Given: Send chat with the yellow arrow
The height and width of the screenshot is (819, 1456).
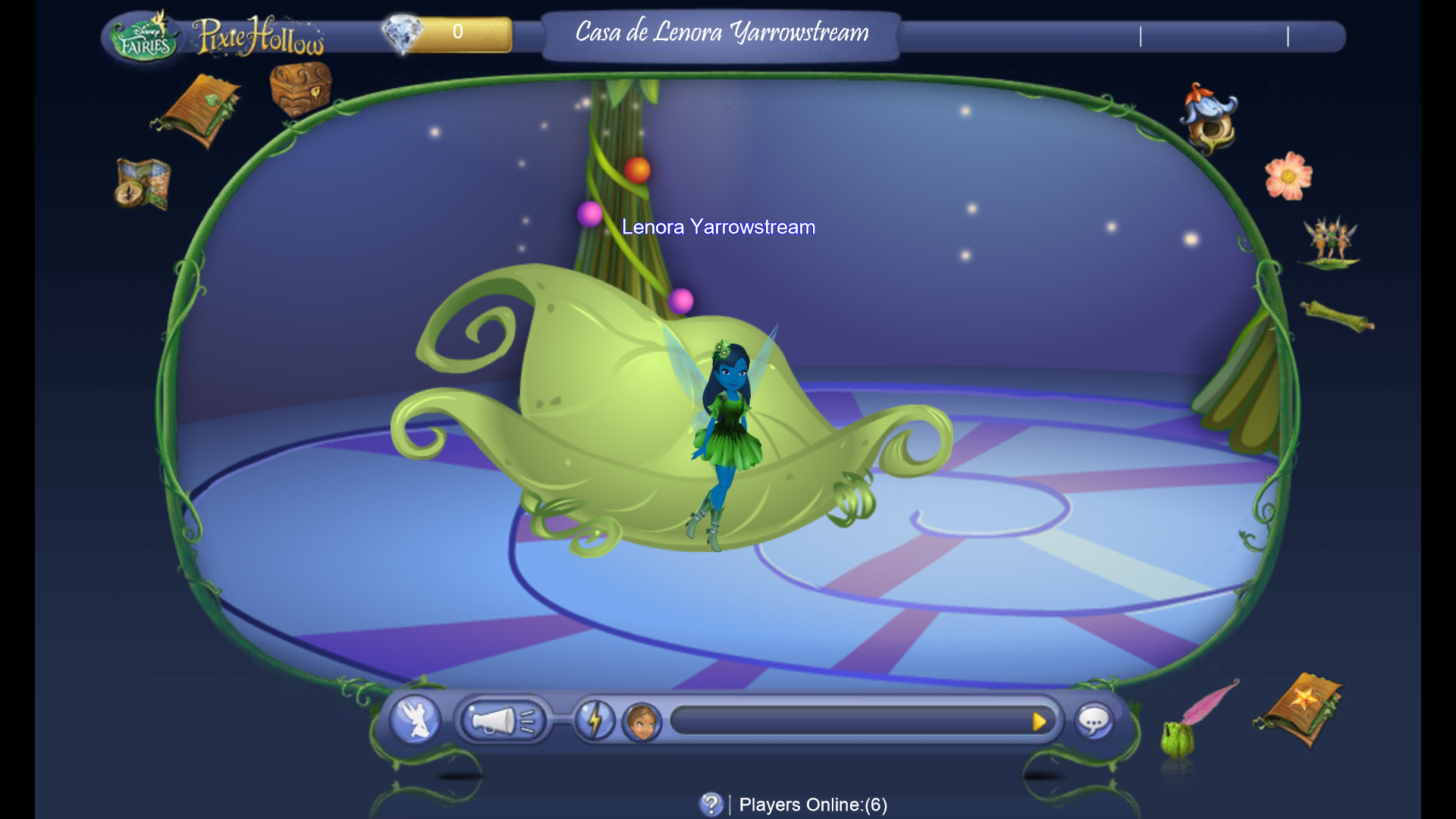Looking at the screenshot, I should pyautogui.click(x=1039, y=721).
